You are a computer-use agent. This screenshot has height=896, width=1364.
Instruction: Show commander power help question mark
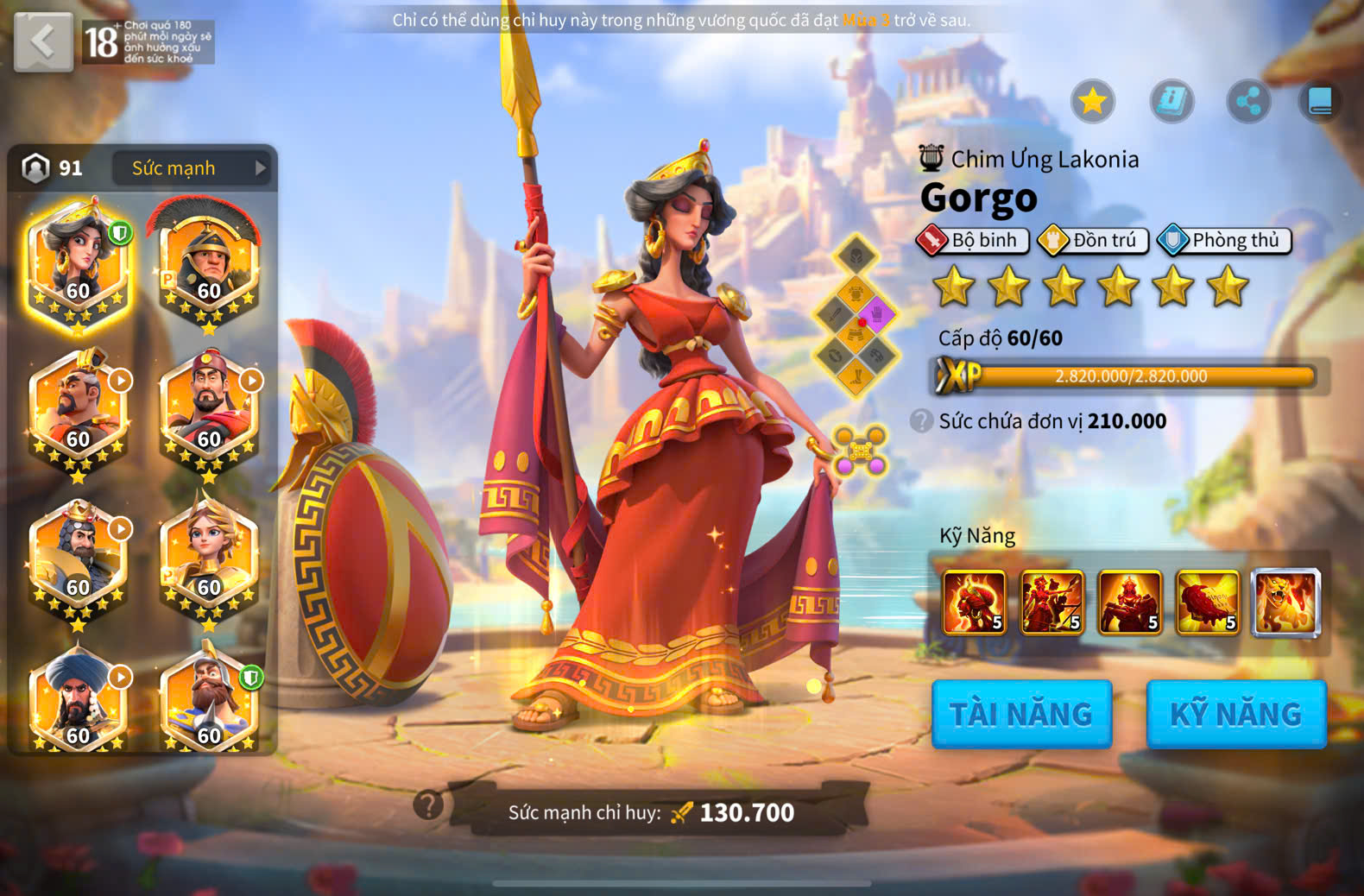[428, 805]
